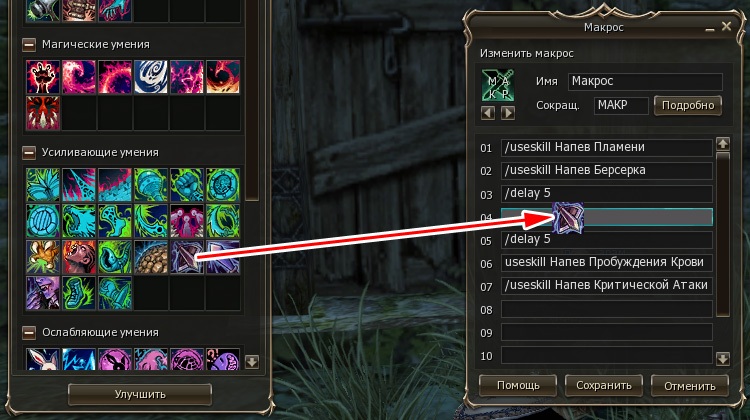Cancel macro editing with Отменить
Image resolution: width=750 pixels, height=420 pixels.
point(689,385)
